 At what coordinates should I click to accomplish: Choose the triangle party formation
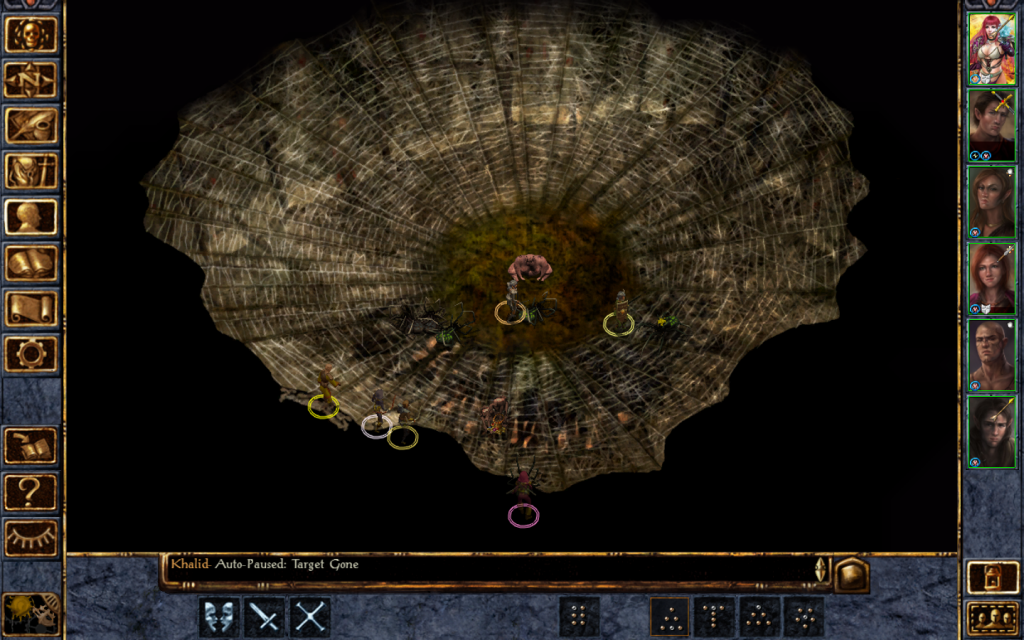[669, 617]
